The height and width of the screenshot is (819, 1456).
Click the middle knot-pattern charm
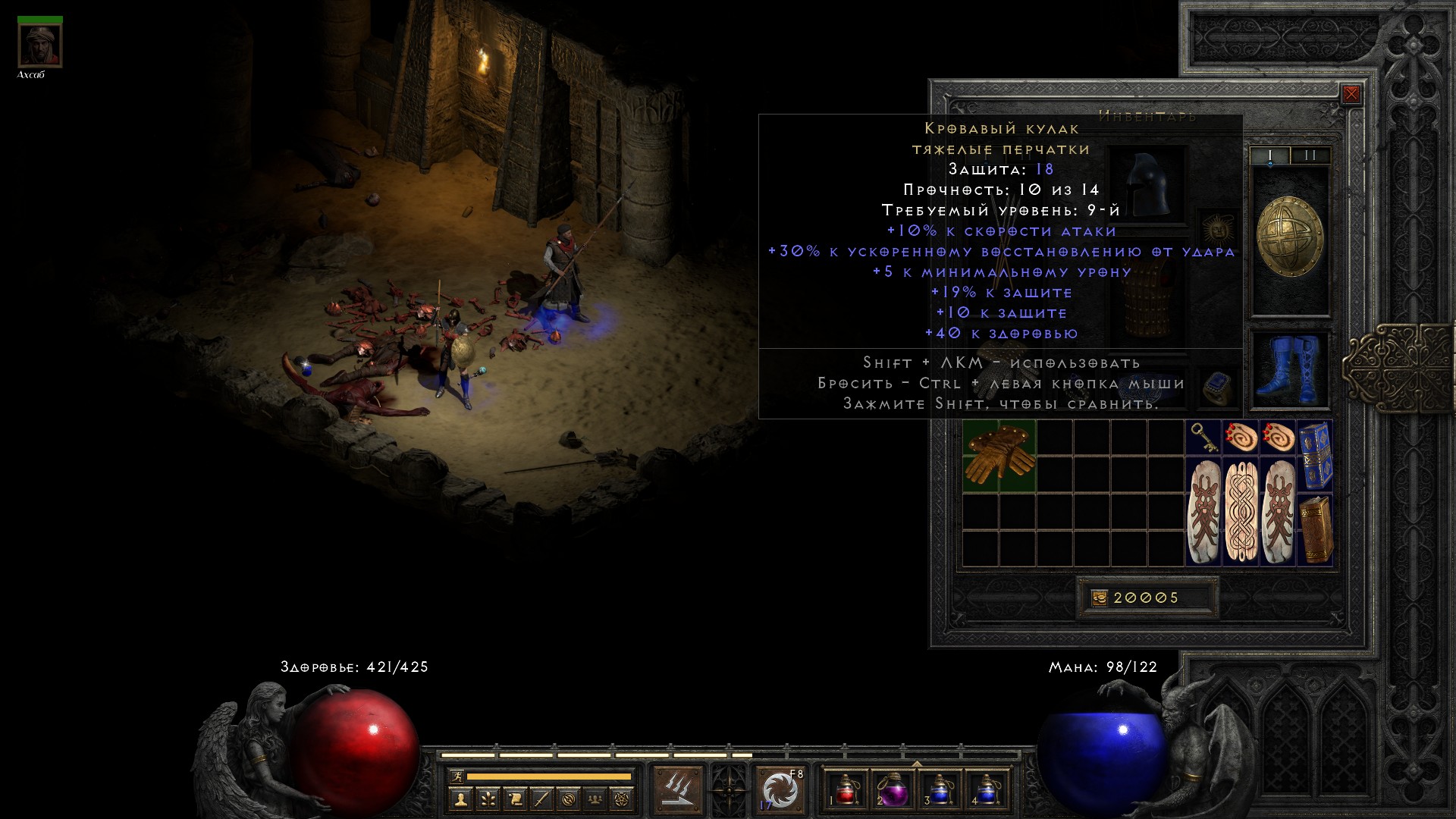coord(1241,511)
